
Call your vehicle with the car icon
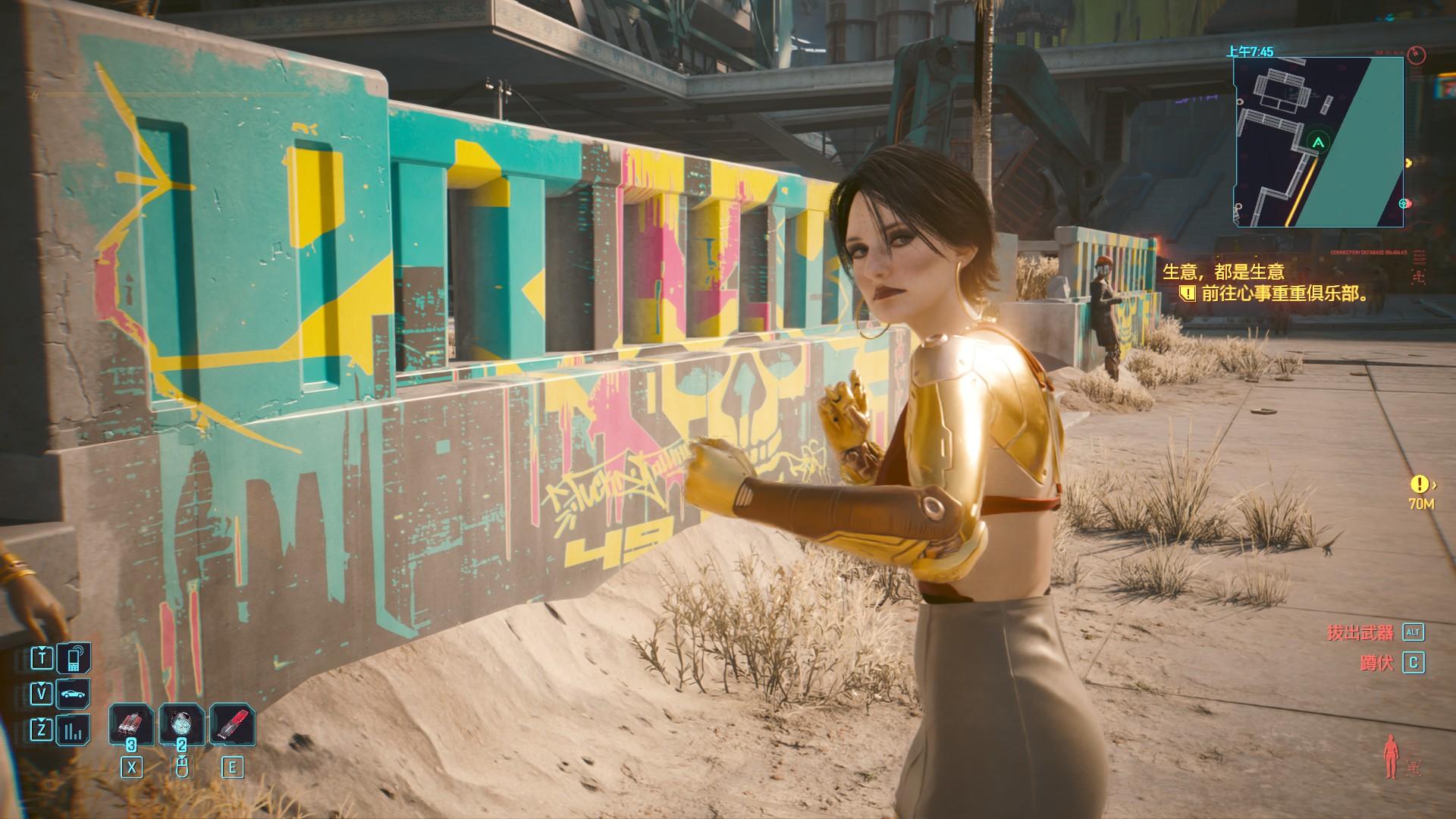[x=74, y=694]
